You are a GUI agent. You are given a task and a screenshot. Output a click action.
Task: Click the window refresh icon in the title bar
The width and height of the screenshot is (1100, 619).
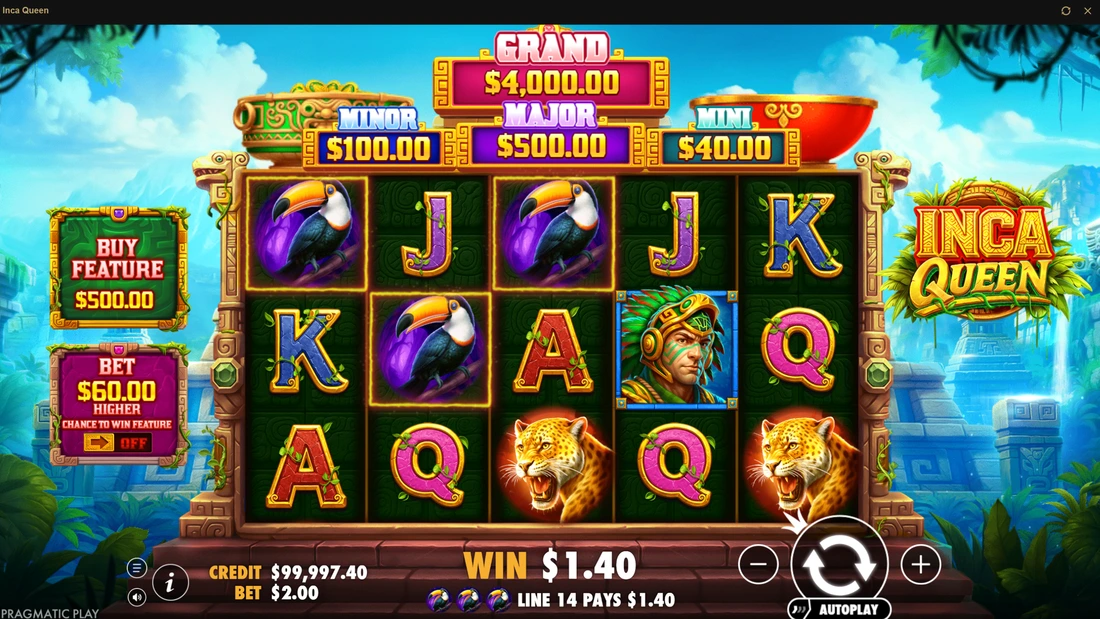[1066, 11]
